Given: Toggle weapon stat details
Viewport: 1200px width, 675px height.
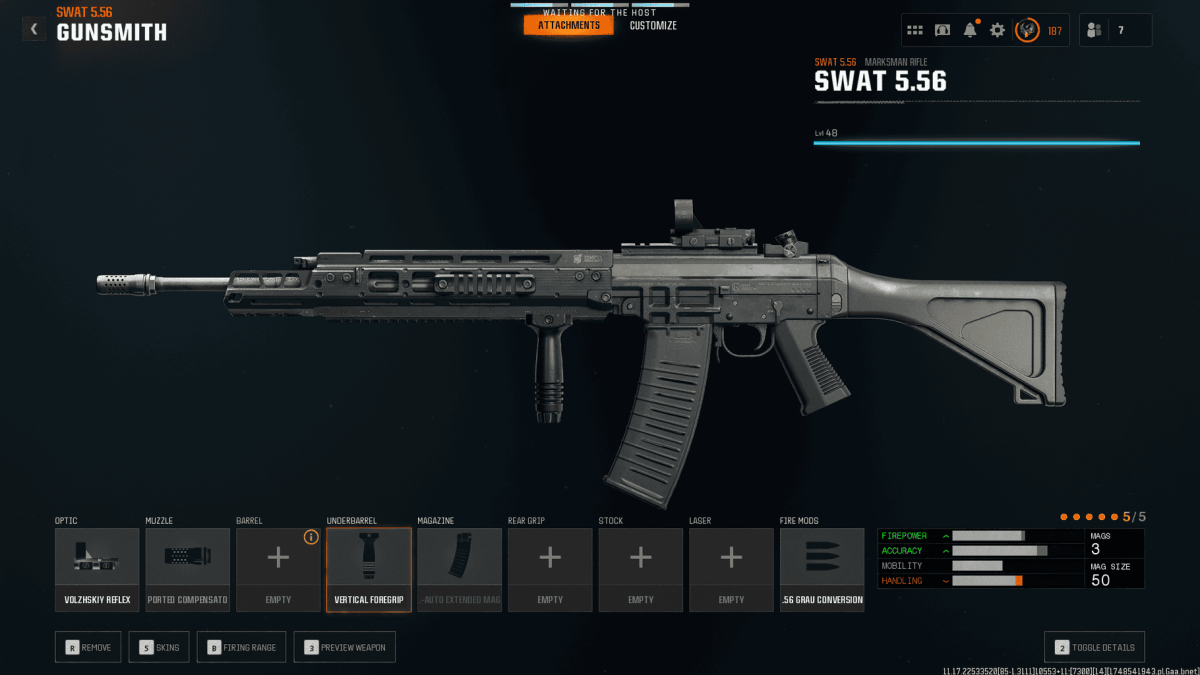Looking at the screenshot, I should pyautogui.click(x=1094, y=647).
